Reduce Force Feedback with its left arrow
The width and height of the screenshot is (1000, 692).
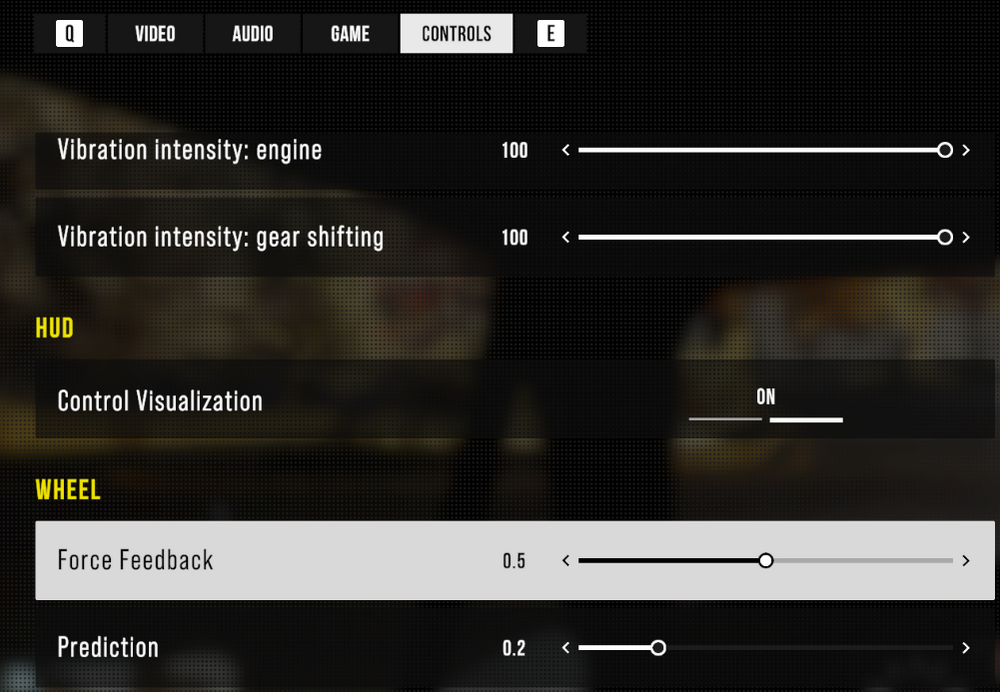pyautogui.click(x=566, y=561)
